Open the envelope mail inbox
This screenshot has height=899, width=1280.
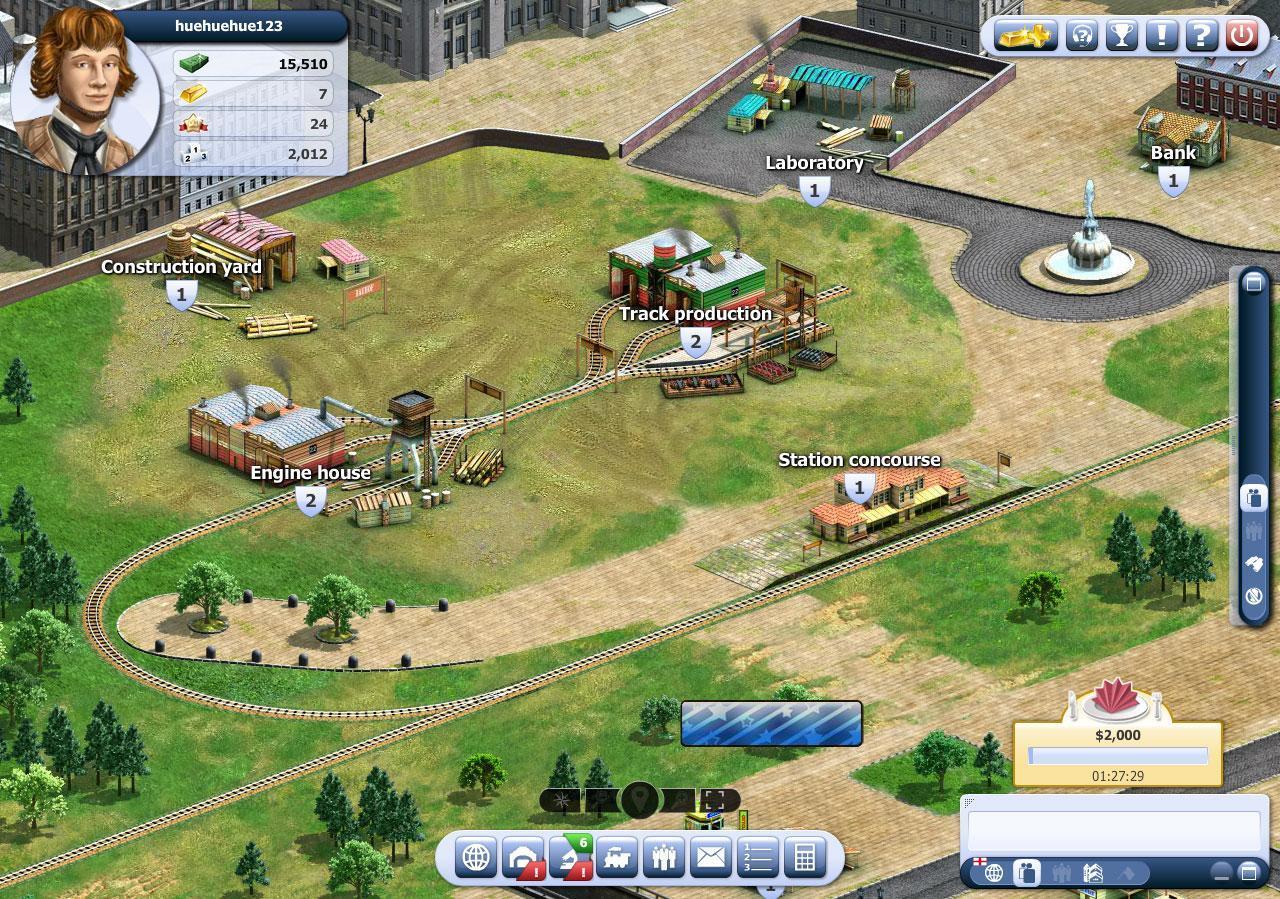(x=711, y=857)
